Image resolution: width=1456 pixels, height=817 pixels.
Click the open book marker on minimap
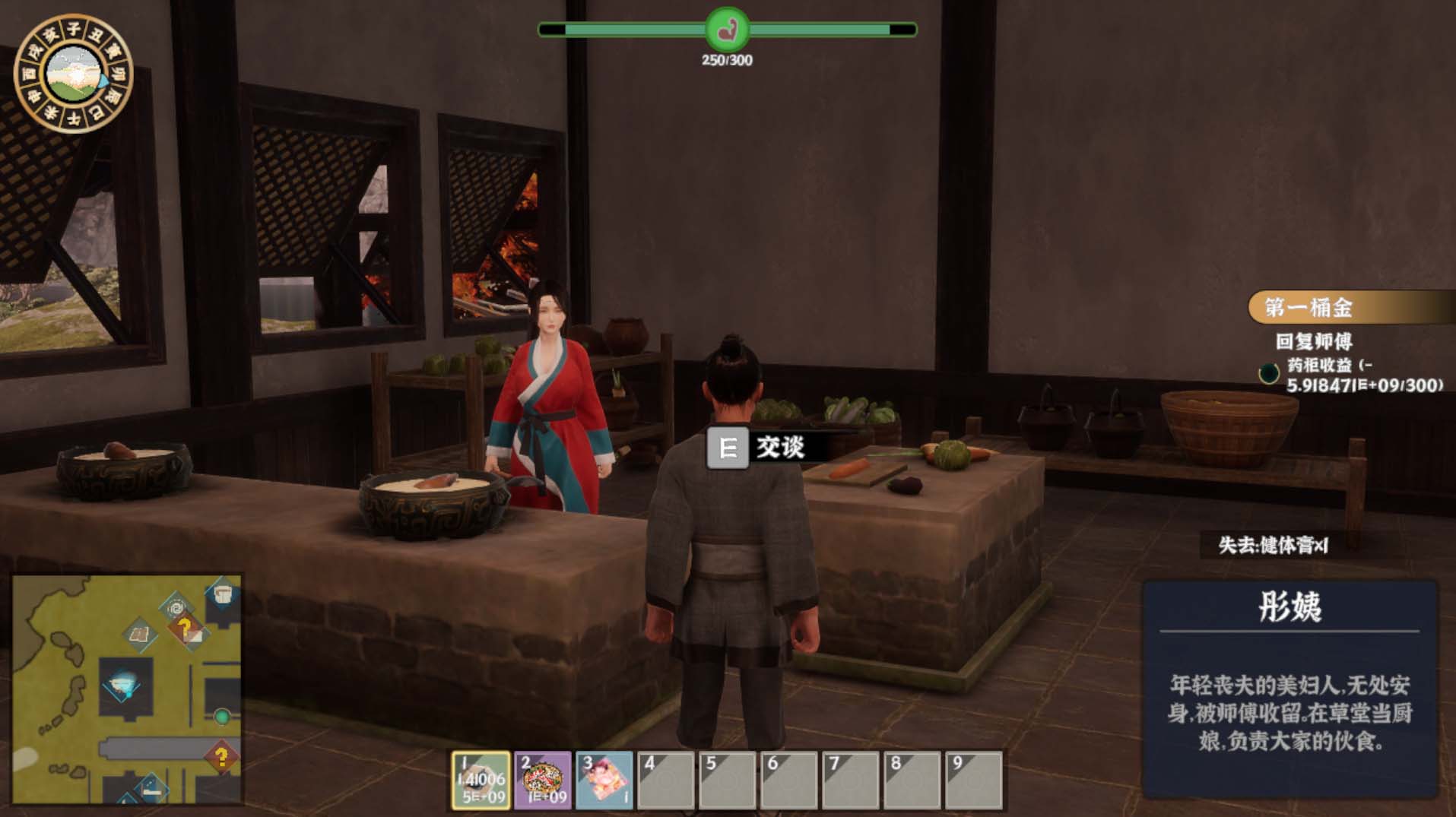click(140, 634)
